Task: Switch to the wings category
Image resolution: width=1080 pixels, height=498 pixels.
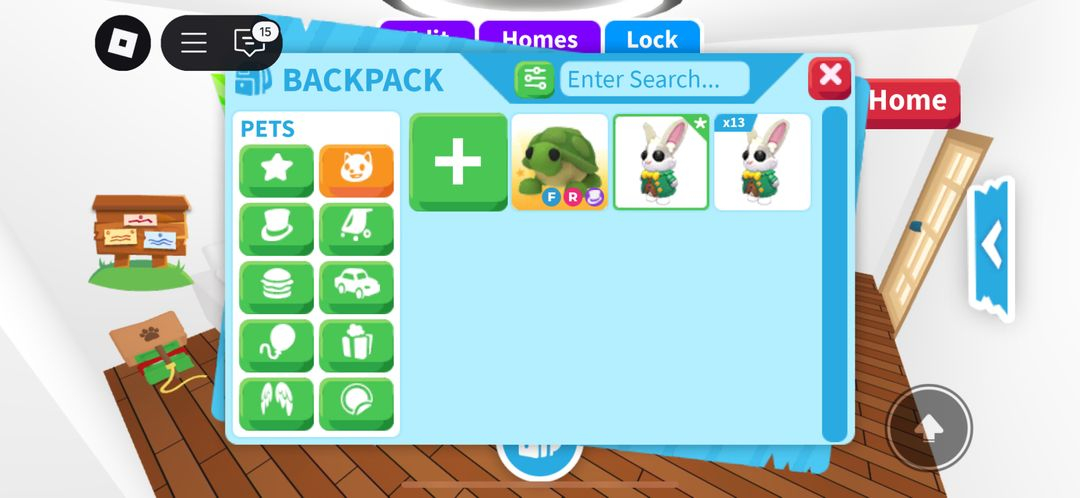Action: click(x=276, y=404)
